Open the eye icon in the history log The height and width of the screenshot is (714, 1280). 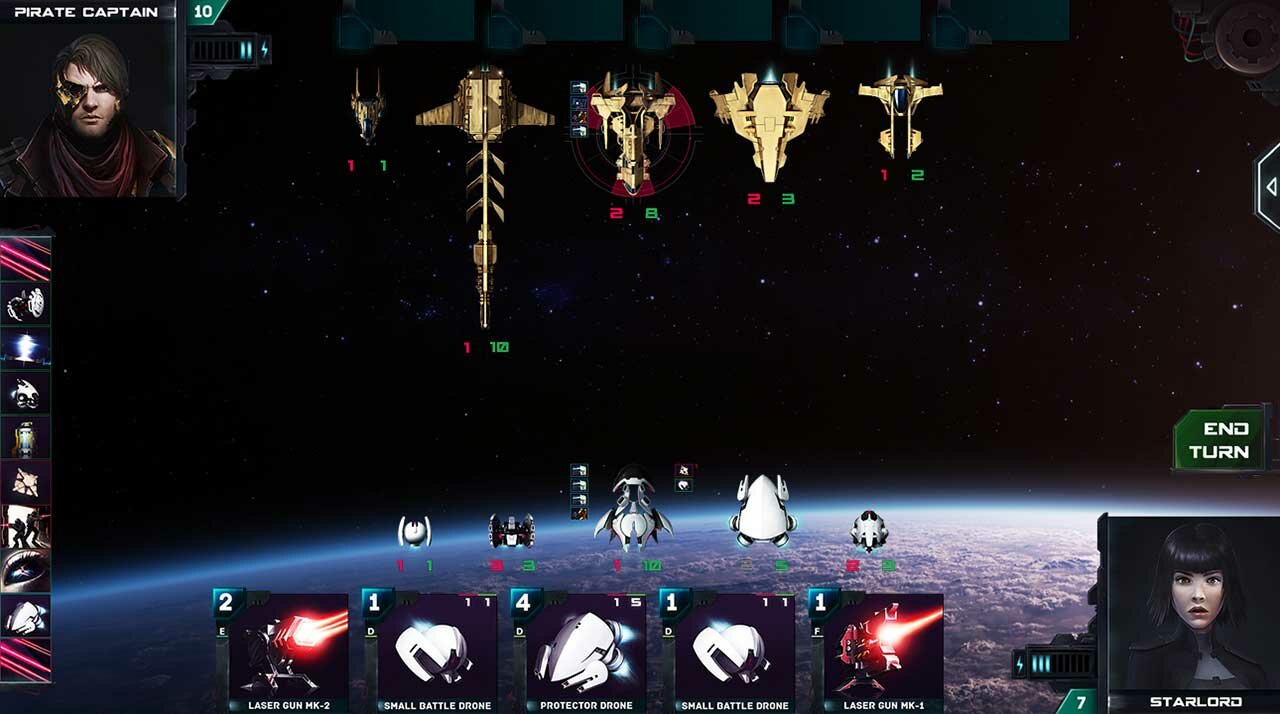click(x=25, y=570)
